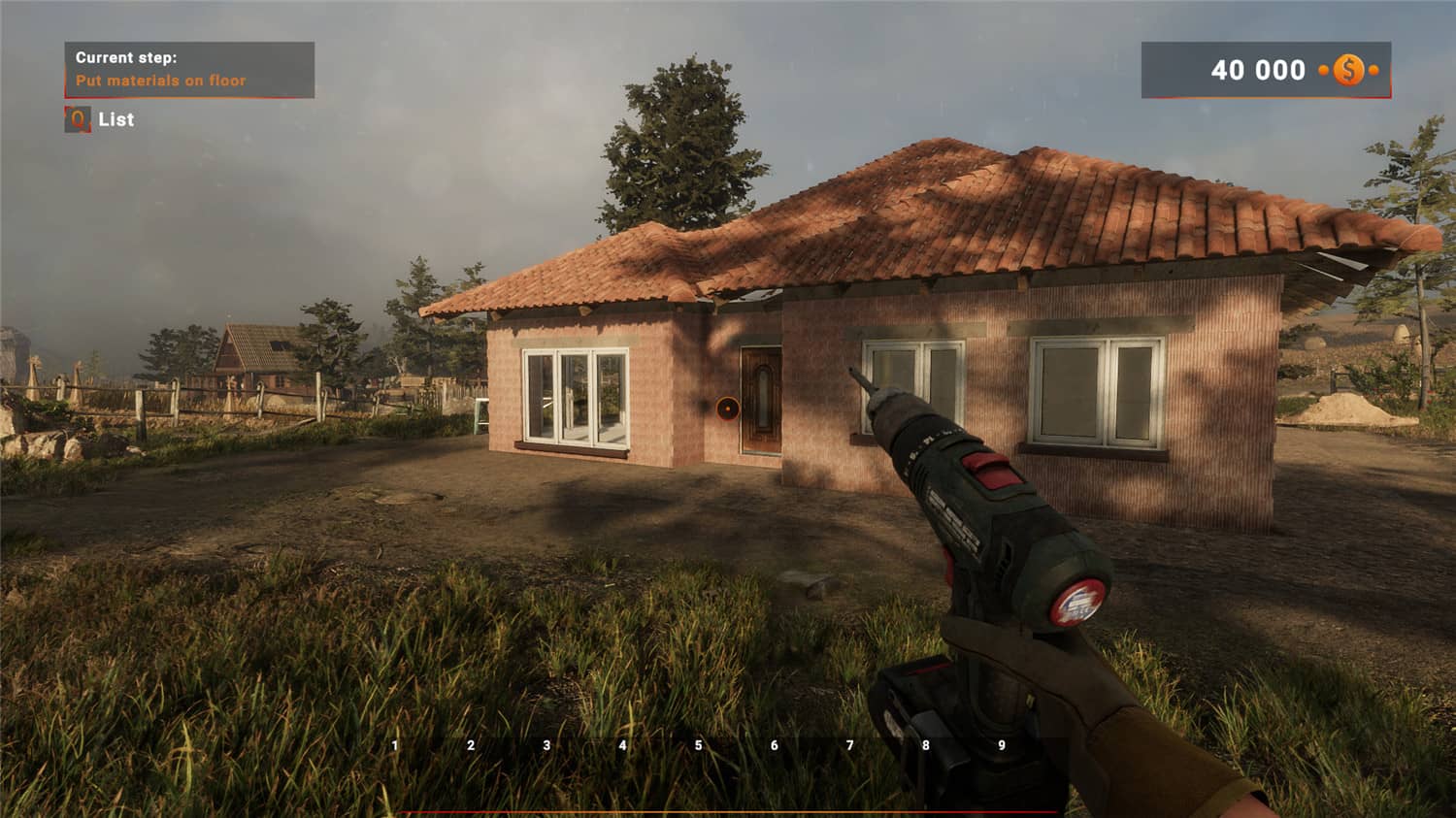
Task: Select hotbar slot 3
Action: tap(546, 745)
